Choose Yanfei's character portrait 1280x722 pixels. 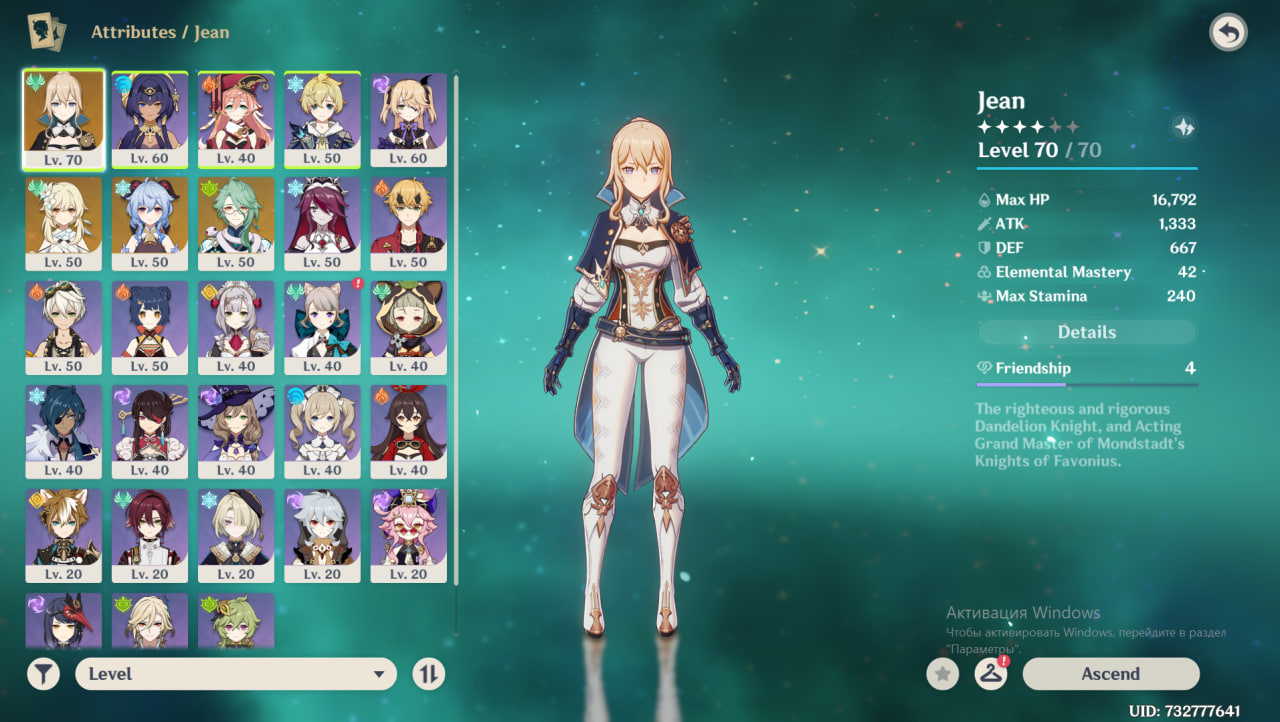pos(236,118)
